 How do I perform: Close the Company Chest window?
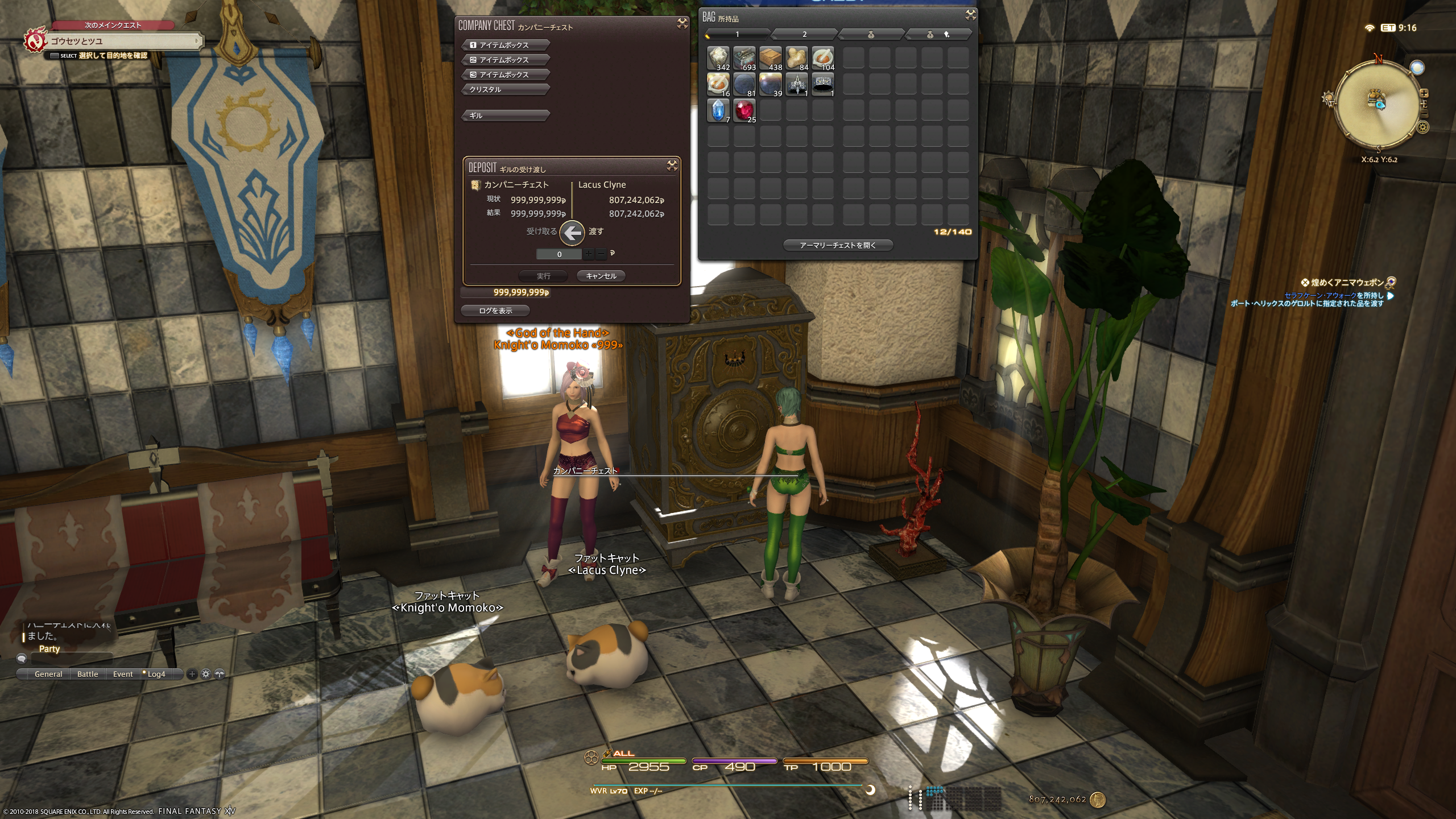coord(682,23)
